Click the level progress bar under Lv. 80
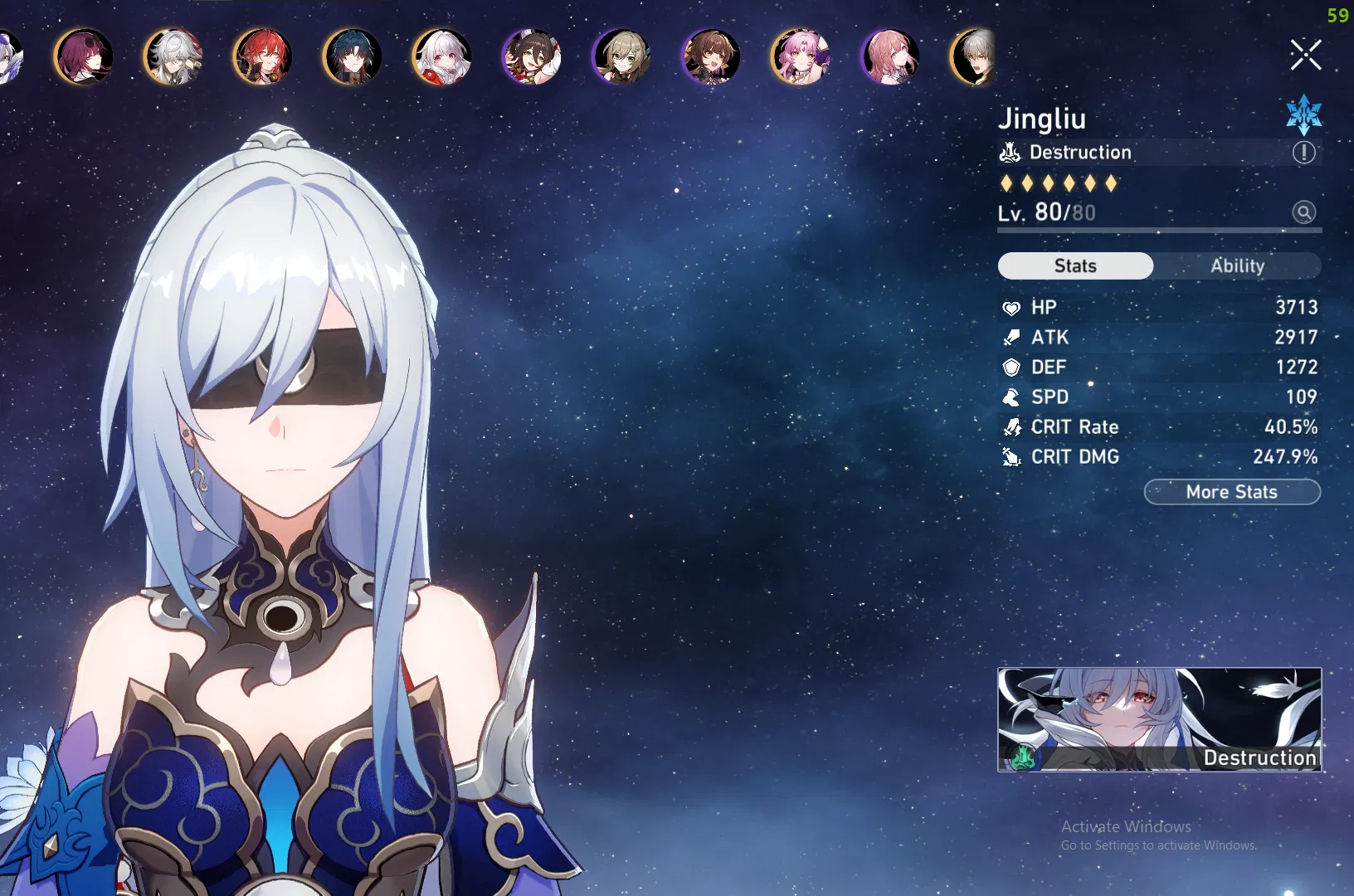 click(1153, 231)
